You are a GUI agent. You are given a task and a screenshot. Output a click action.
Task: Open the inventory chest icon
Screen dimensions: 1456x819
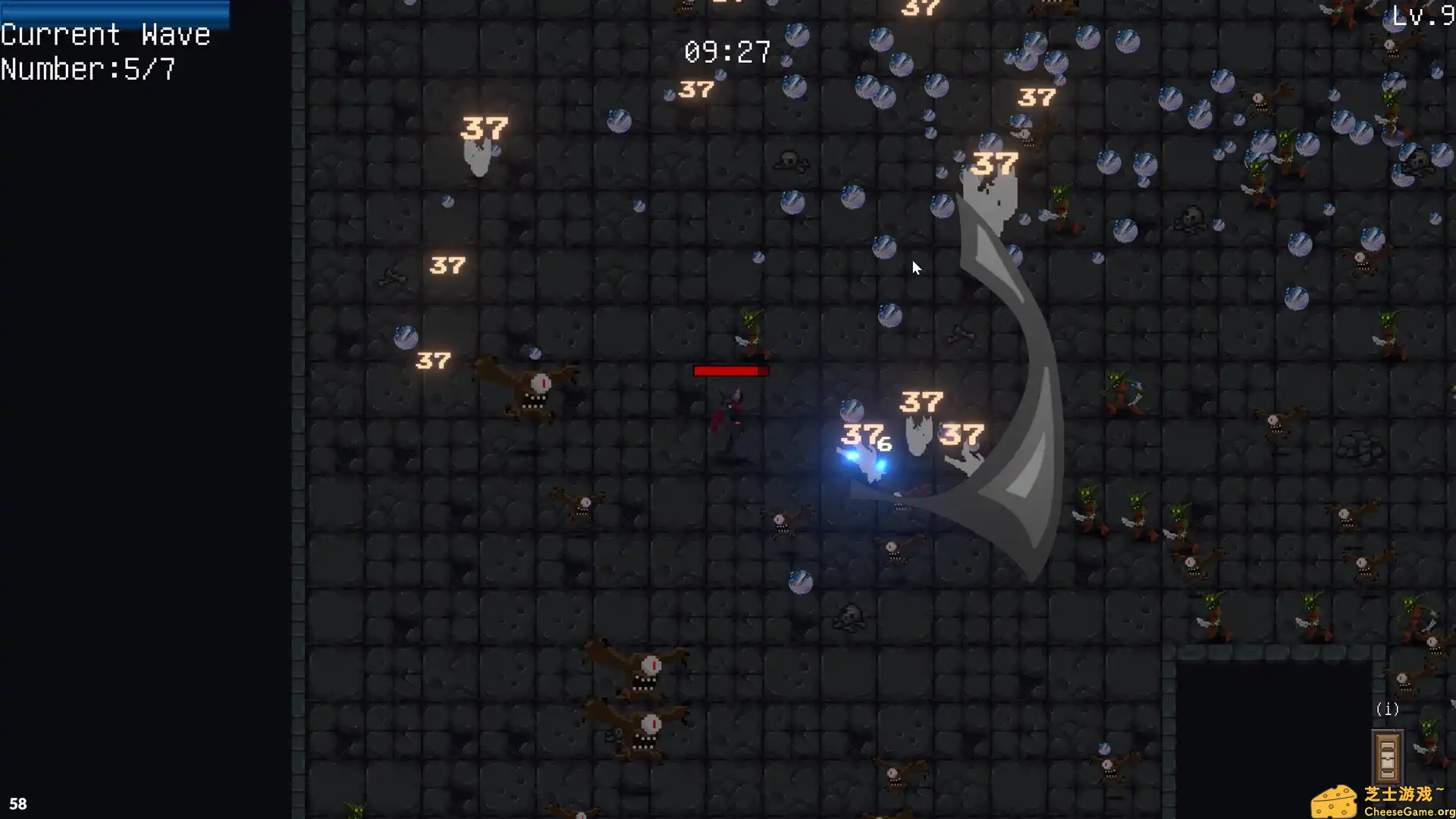(1388, 756)
